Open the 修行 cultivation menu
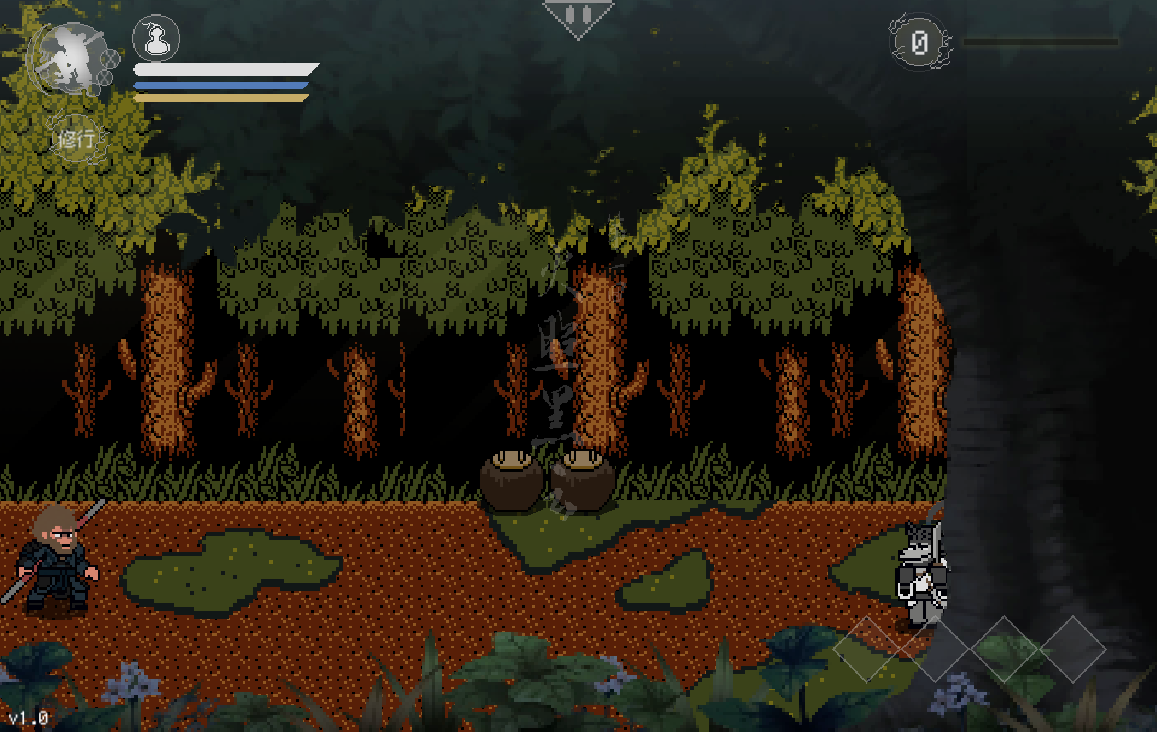Screen dimensions: 1157x732 pos(77,139)
